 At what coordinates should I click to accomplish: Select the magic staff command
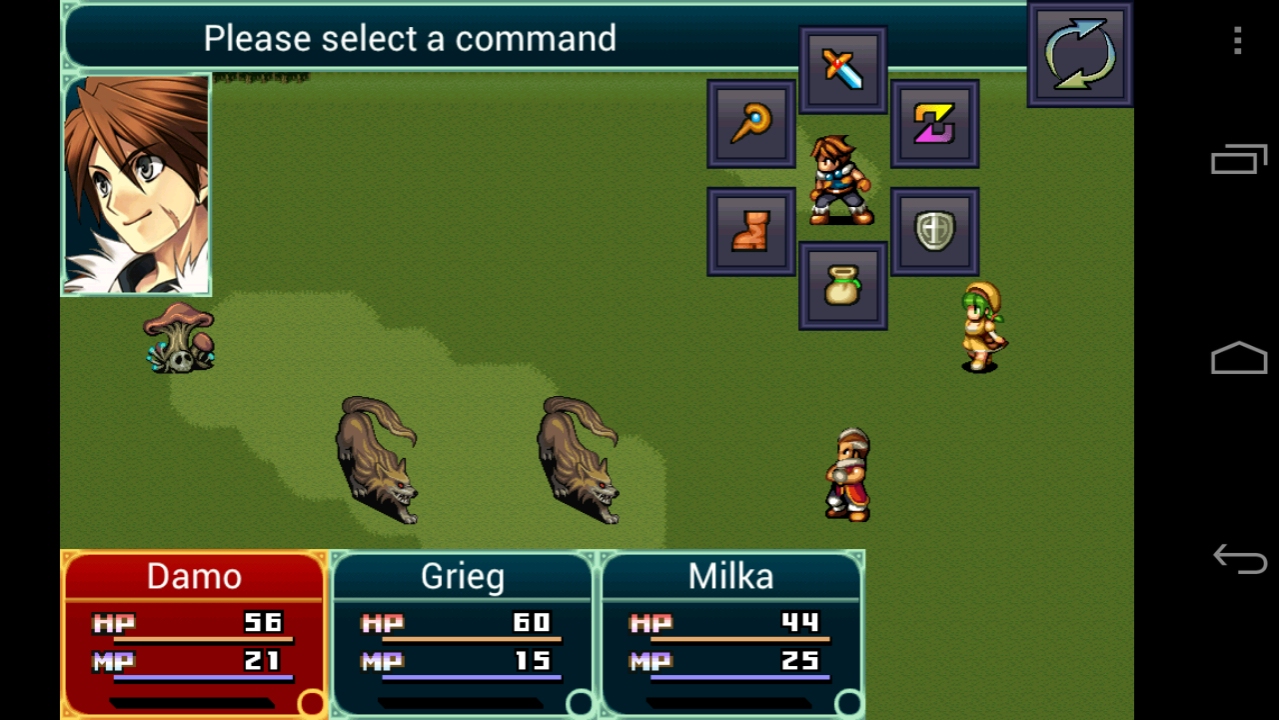click(x=751, y=124)
